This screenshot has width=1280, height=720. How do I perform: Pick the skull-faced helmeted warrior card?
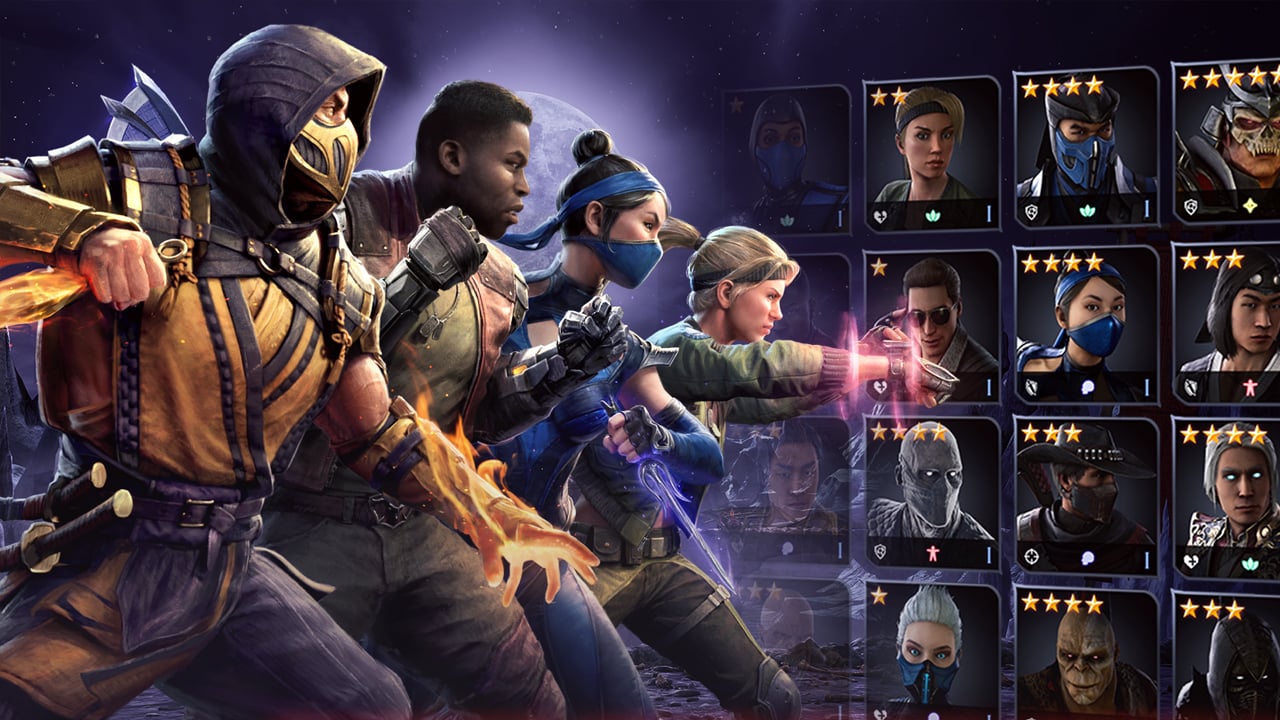(1230, 143)
